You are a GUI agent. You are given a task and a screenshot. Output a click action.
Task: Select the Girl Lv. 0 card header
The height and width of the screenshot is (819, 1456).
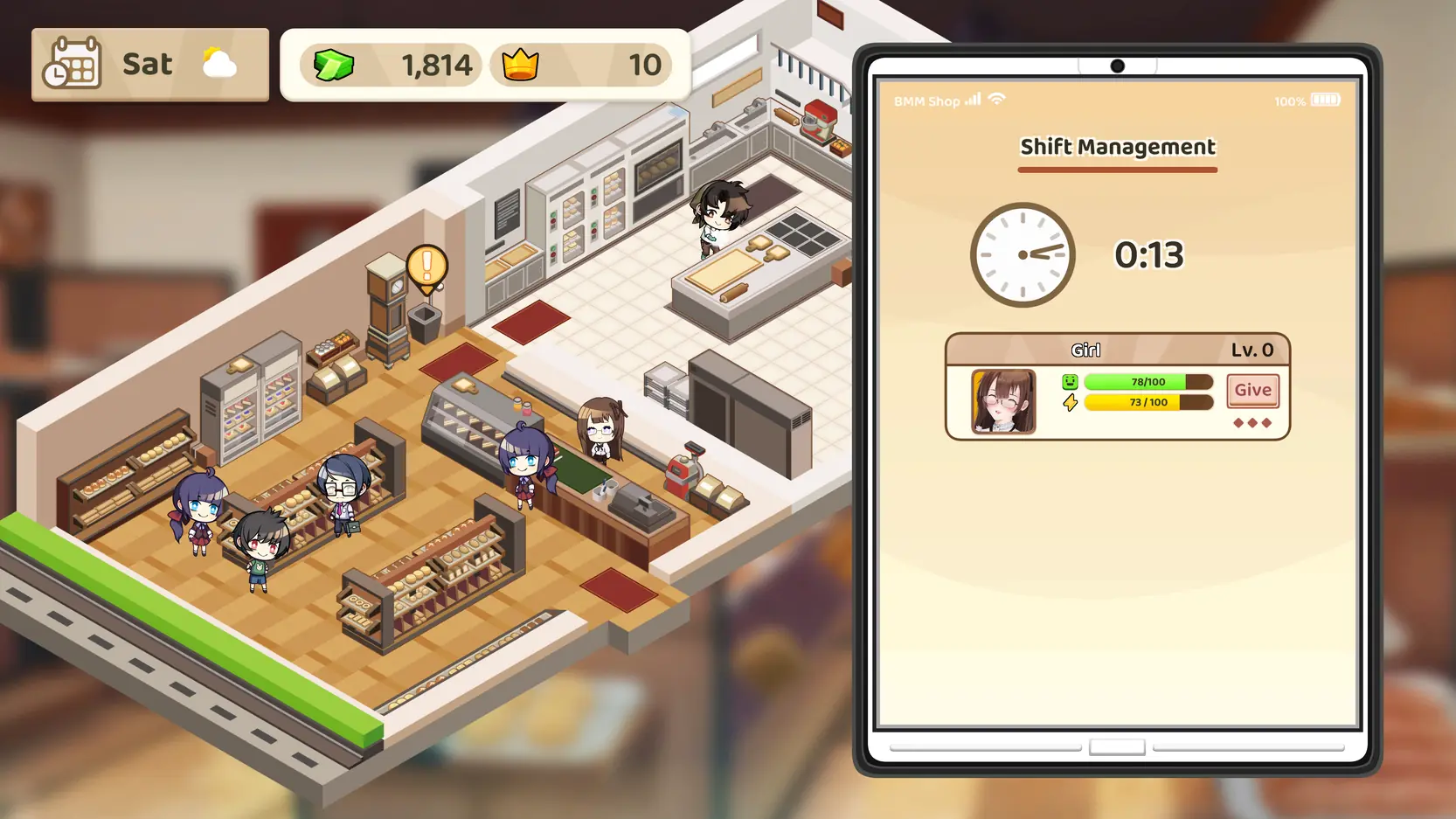click(x=1117, y=350)
